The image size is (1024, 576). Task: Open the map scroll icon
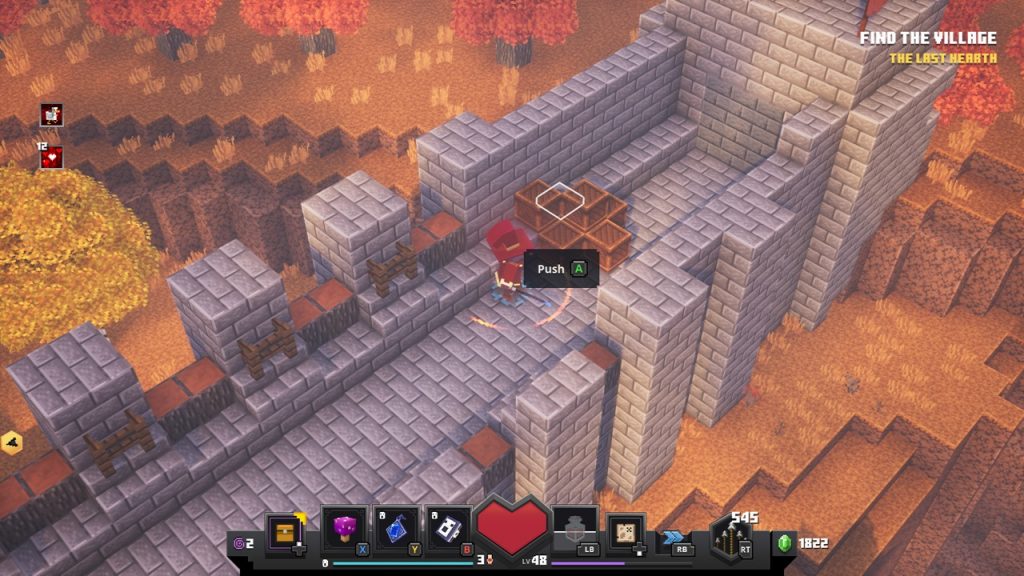tap(626, 531)
